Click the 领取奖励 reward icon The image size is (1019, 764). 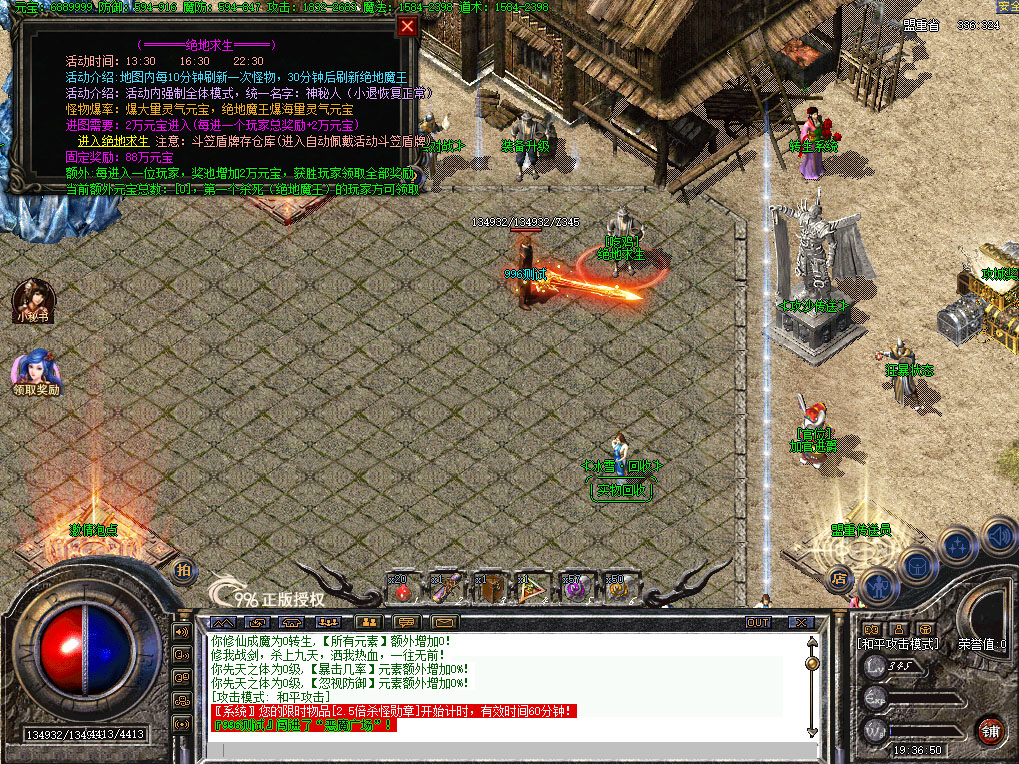35,372
